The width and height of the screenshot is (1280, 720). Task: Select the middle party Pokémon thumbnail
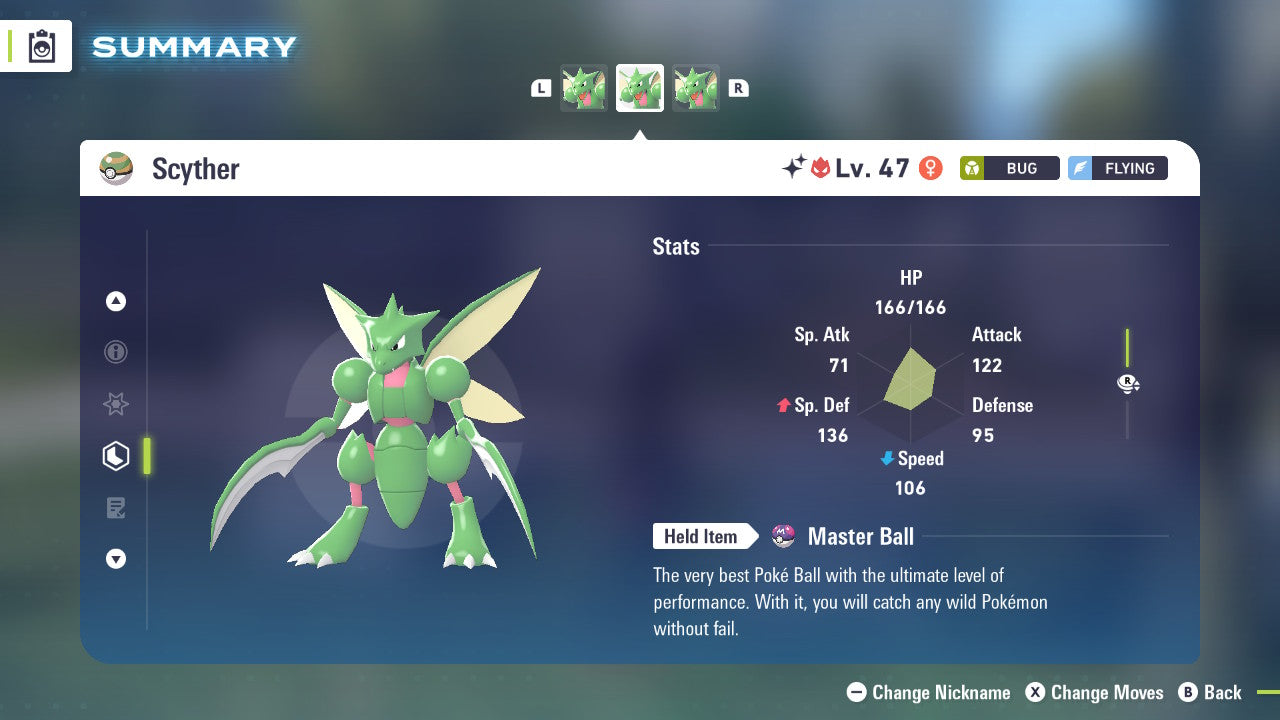click(x=640, y=87)
